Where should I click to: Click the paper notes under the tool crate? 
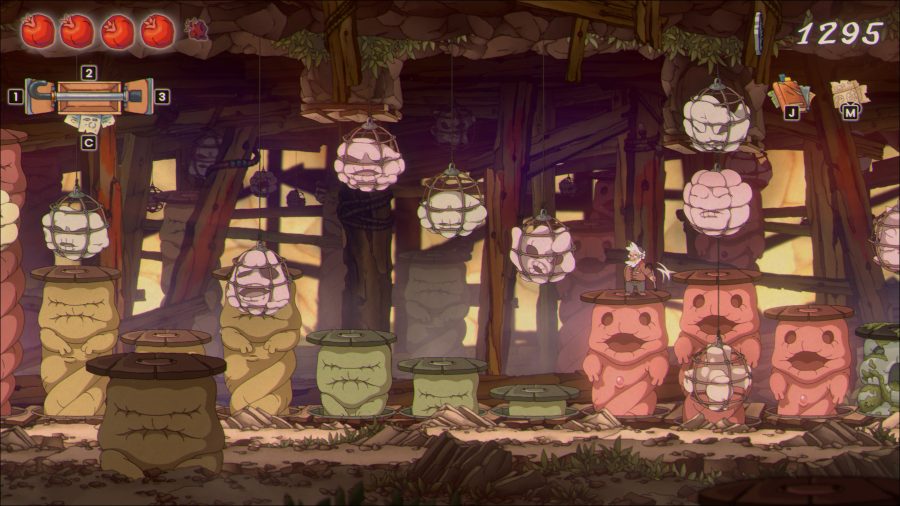[87, 123]
